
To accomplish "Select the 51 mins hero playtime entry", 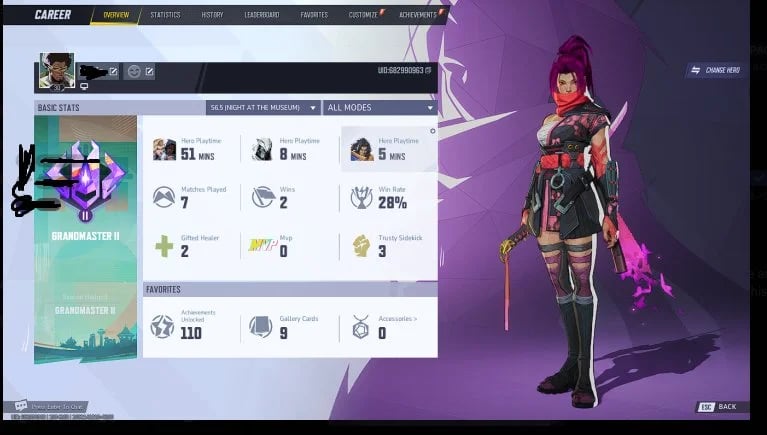I will point(190,149).
